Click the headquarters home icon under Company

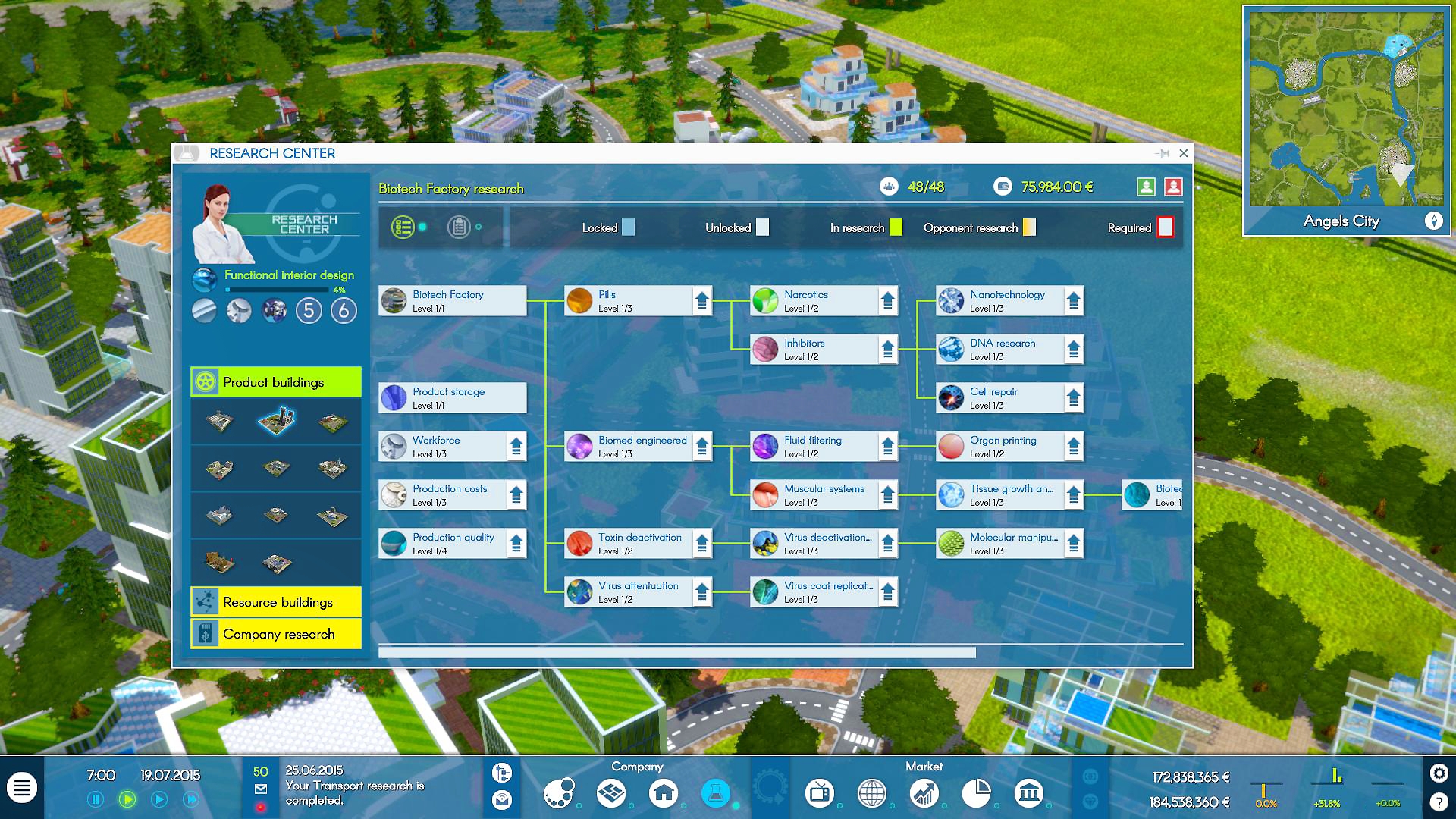click(664, 793)
